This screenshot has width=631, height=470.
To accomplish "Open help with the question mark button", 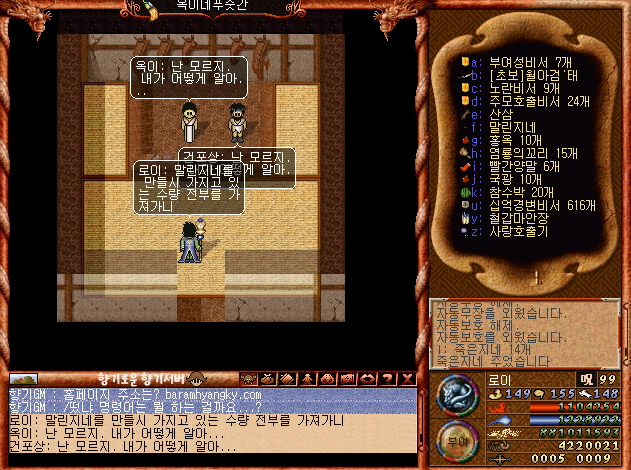I will click(x=388, y=379).
